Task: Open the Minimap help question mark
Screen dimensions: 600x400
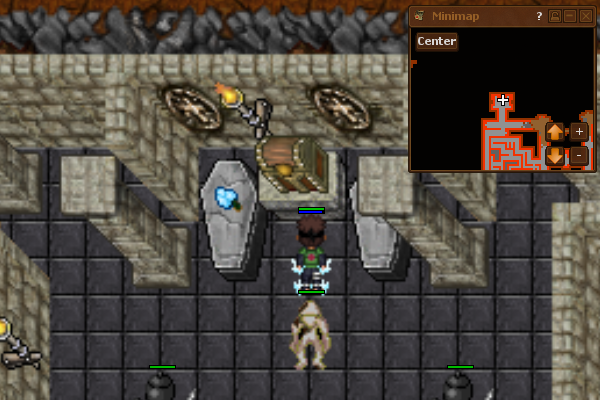Action: [x=539, y=16]
